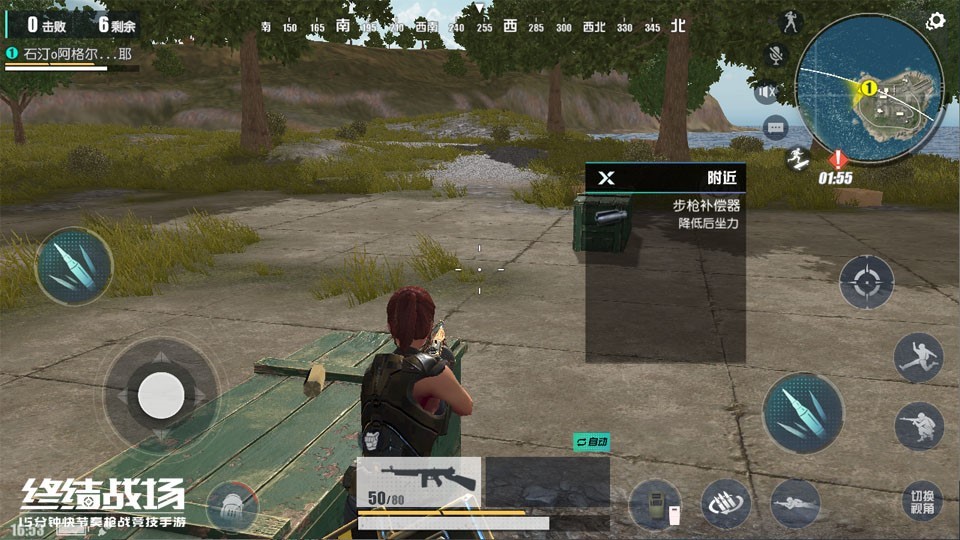Toggle the muted speaker icon

click(x=768, y=92)
